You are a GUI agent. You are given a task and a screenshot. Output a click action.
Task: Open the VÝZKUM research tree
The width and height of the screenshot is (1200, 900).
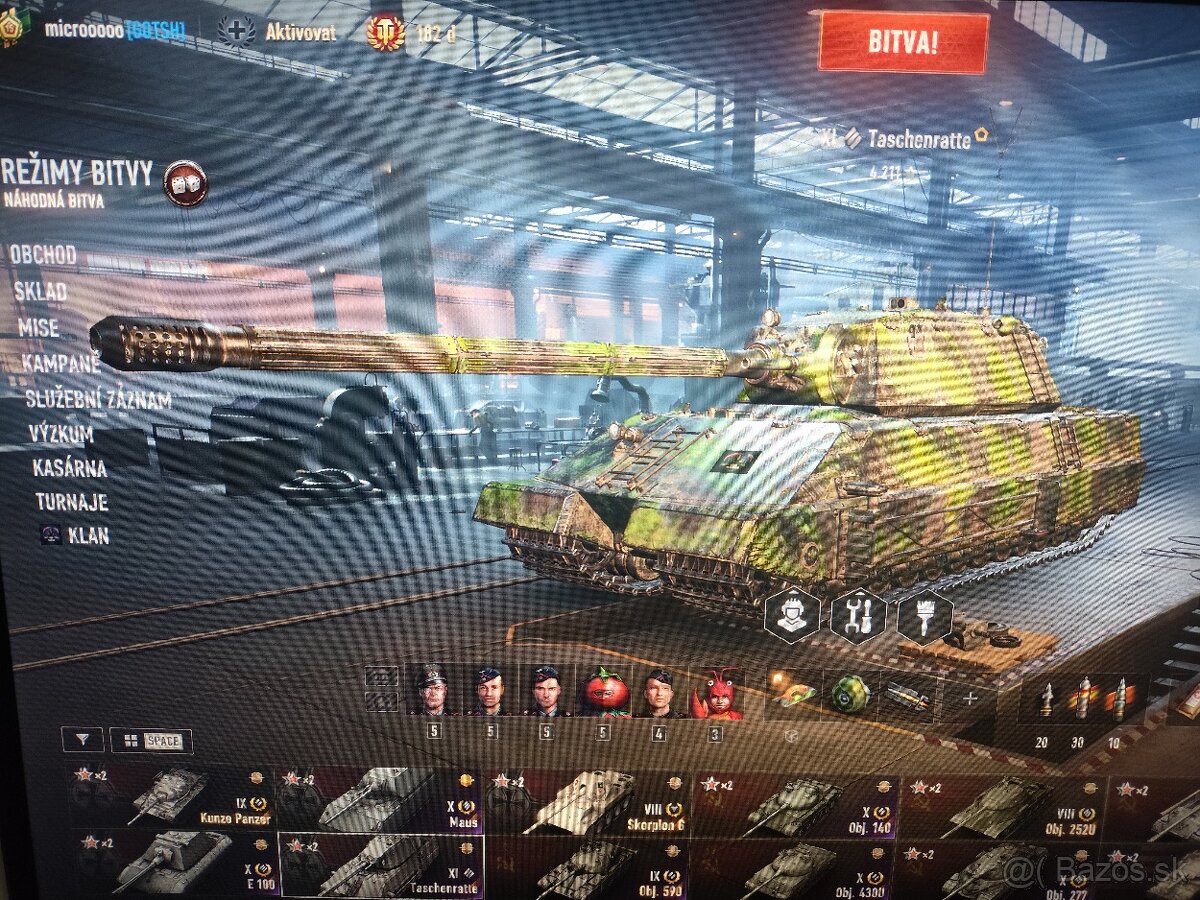[62, 434]
